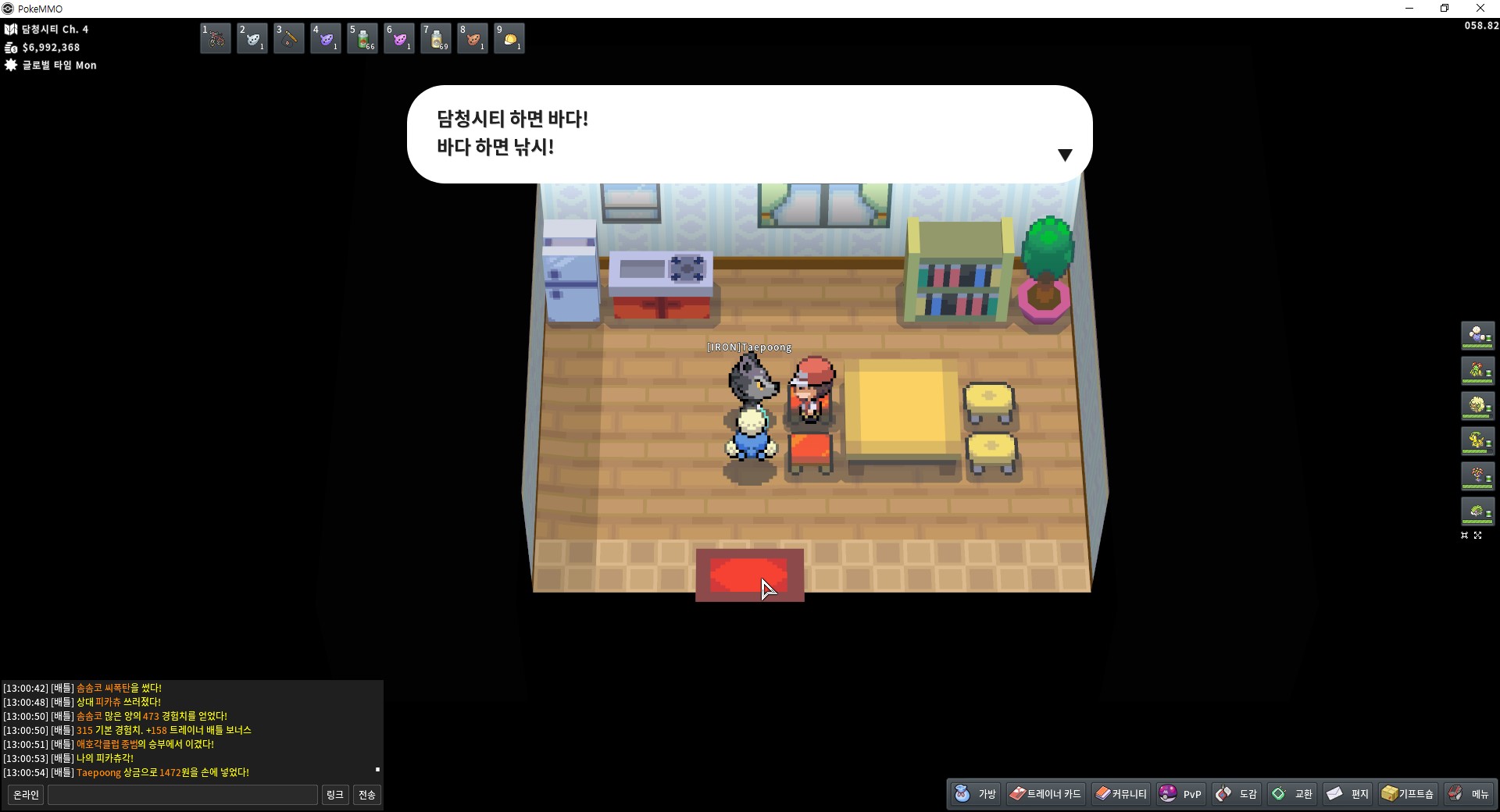Select the yellow cap item in slot 9
This screenshot has height=812, width=1500.
tap(509, 38)
